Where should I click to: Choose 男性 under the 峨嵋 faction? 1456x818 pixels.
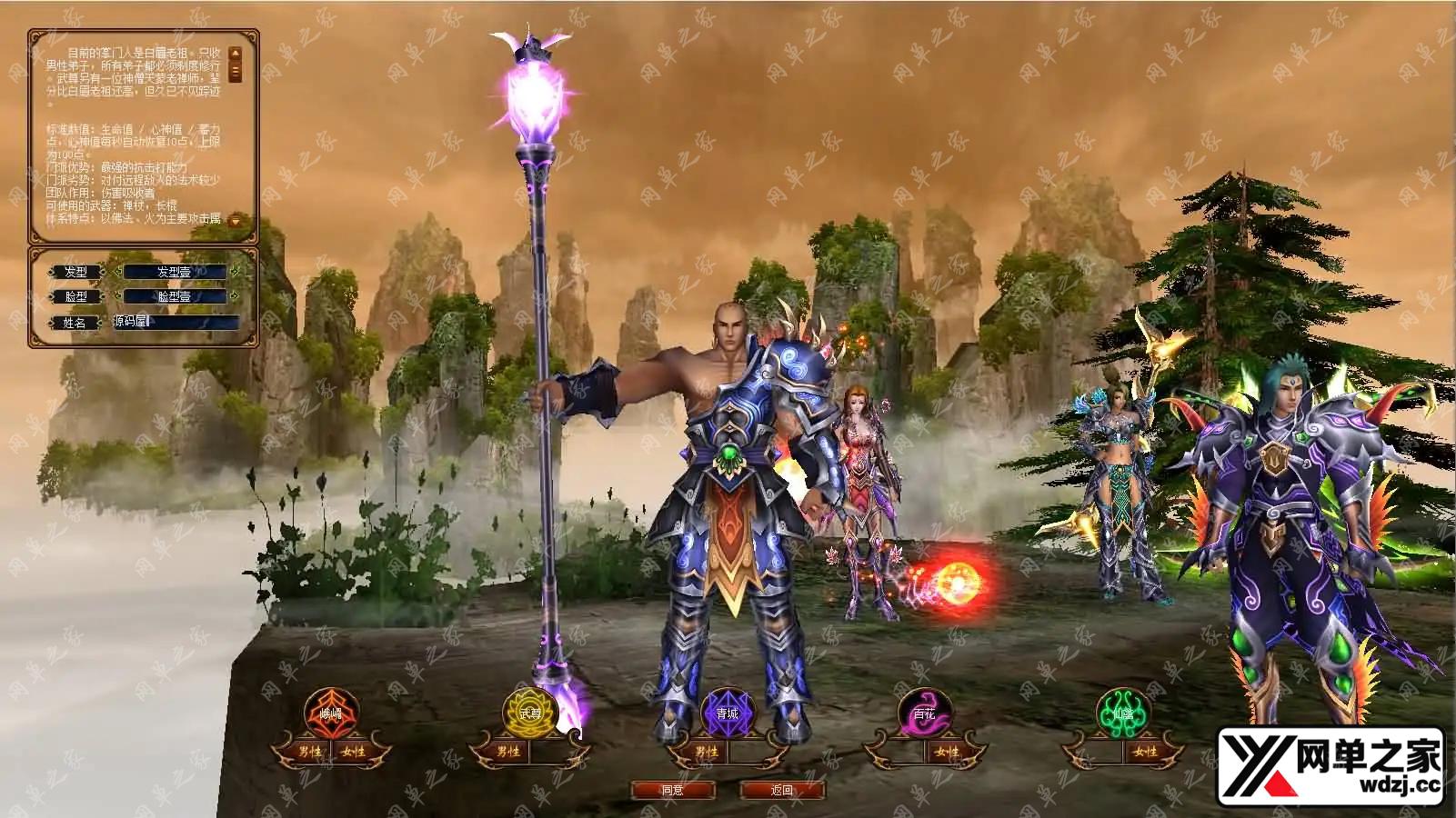[x=309, y=753]
